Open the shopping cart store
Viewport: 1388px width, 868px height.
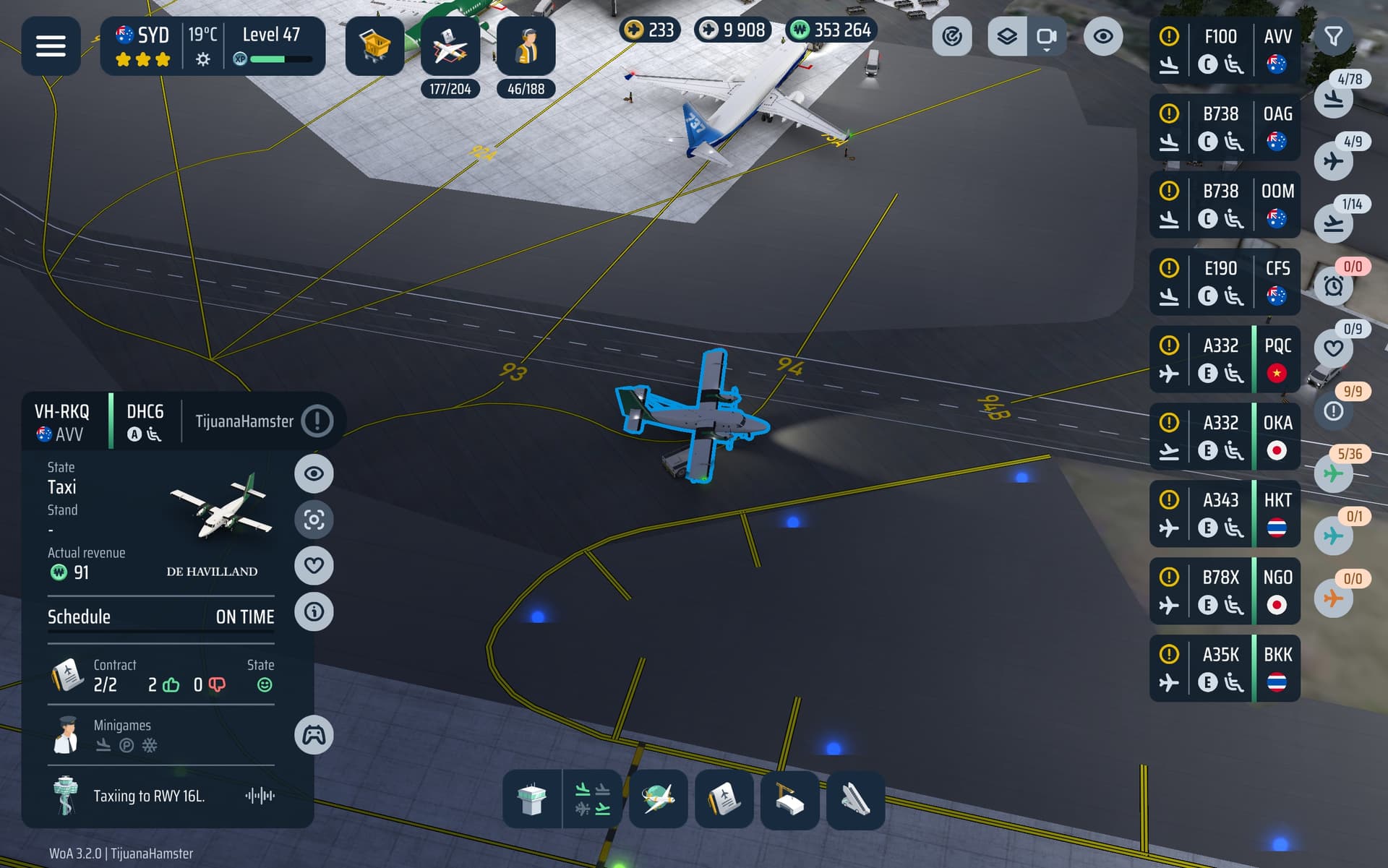click(x=374, y=46)
